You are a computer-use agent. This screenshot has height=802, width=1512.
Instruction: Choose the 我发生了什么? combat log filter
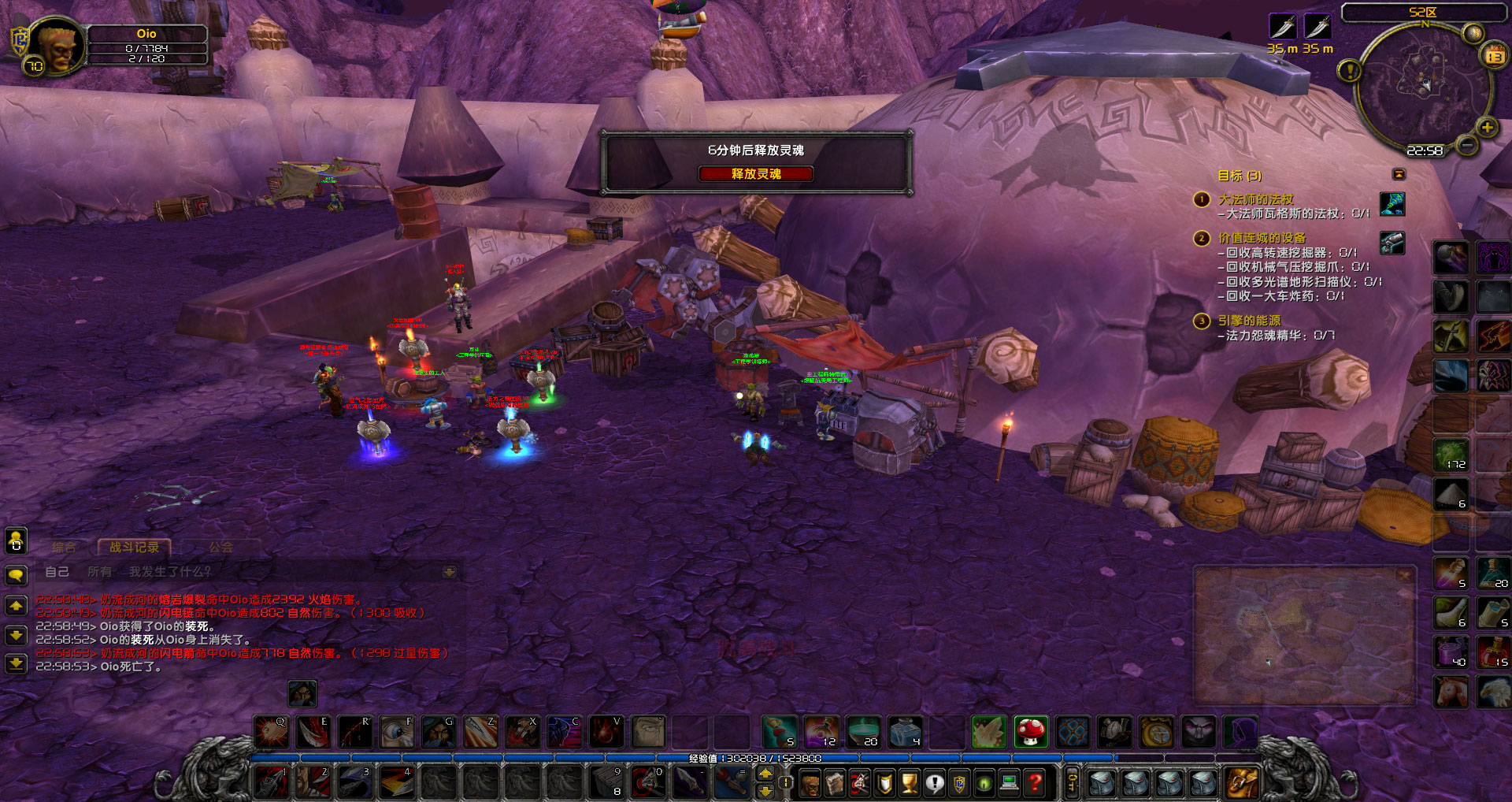click(170, 572)
